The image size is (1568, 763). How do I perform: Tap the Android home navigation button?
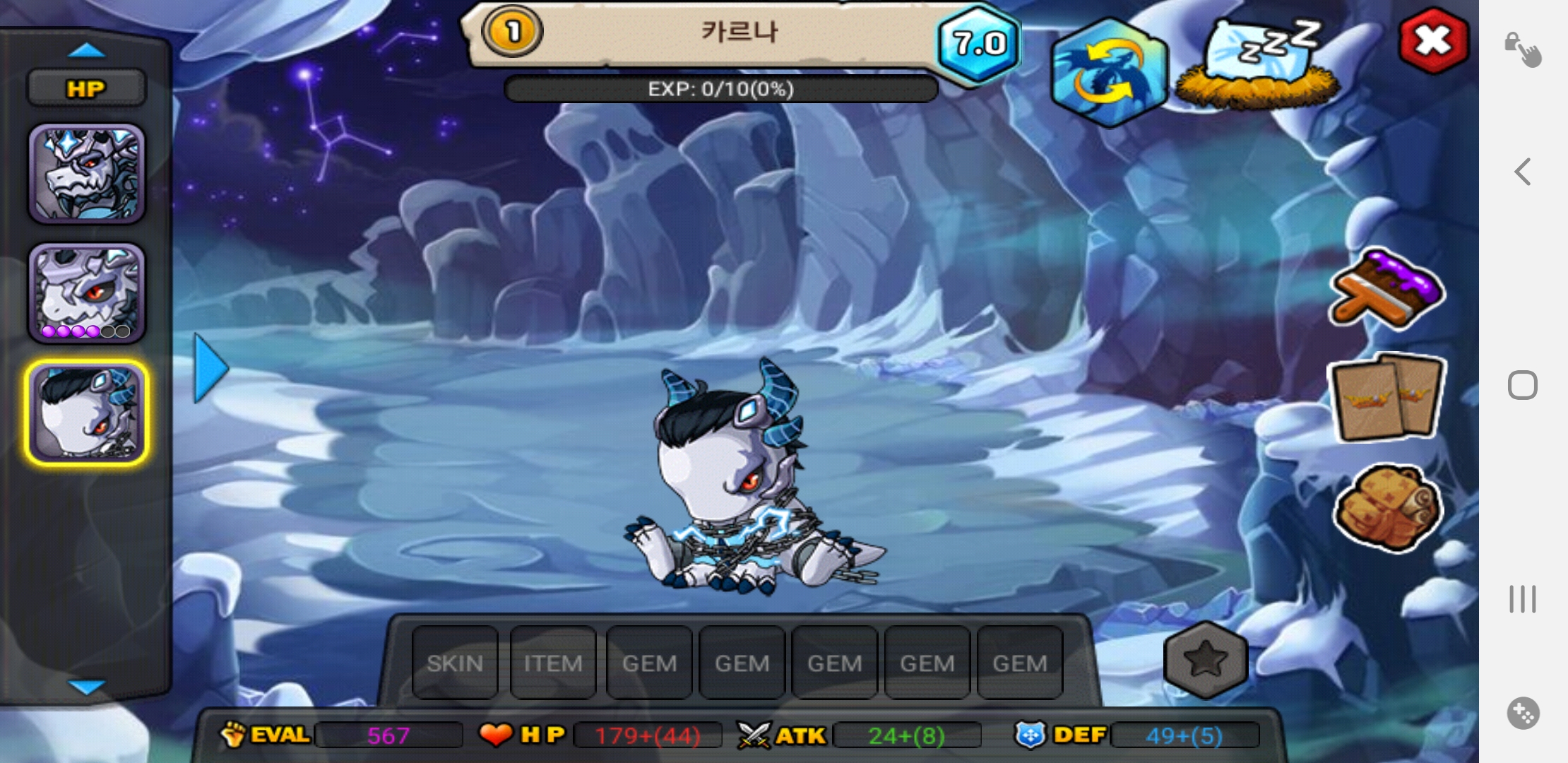click(x=1523, y=385)
